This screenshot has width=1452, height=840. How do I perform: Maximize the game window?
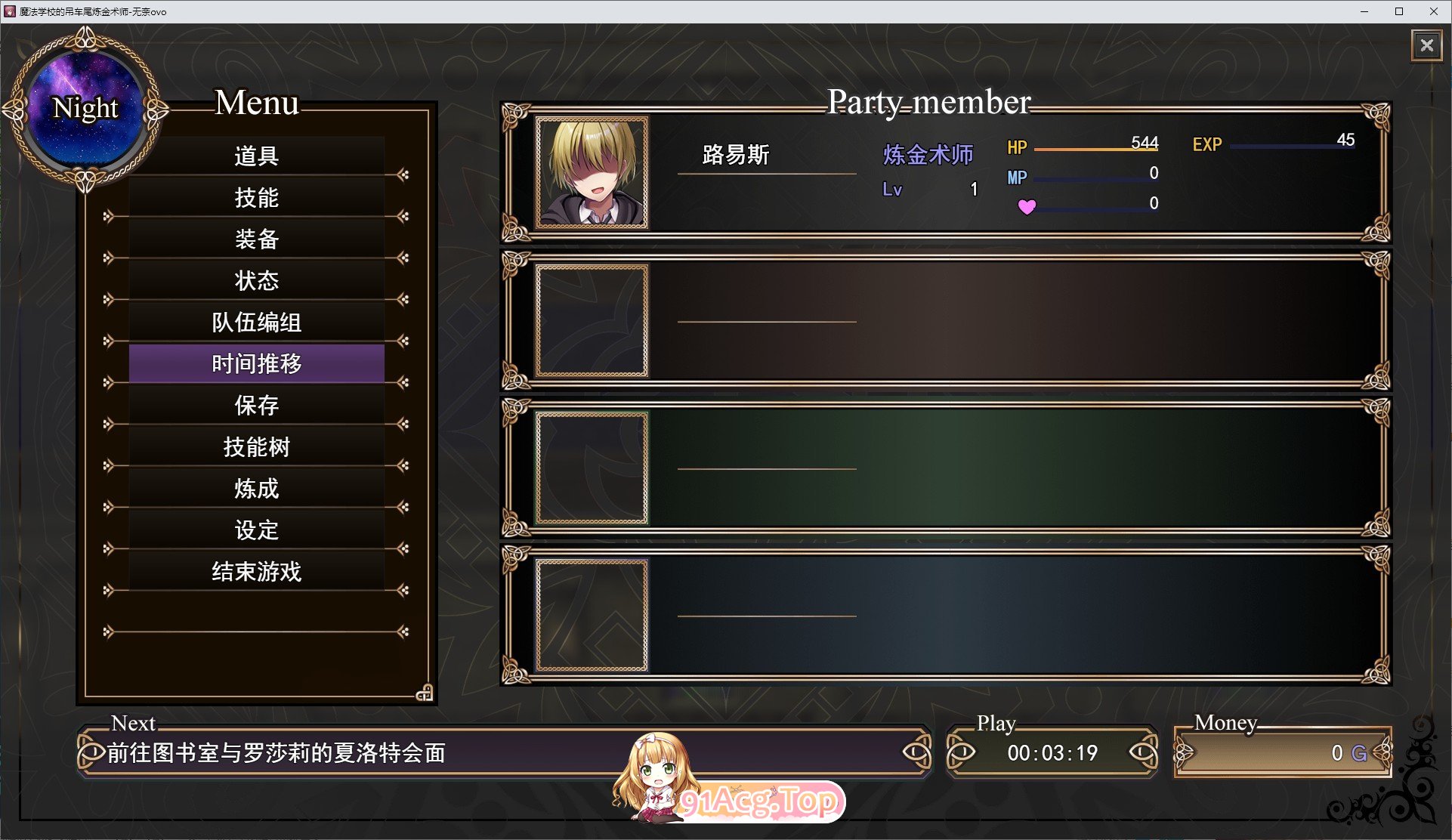click(x=1399, y=11)
